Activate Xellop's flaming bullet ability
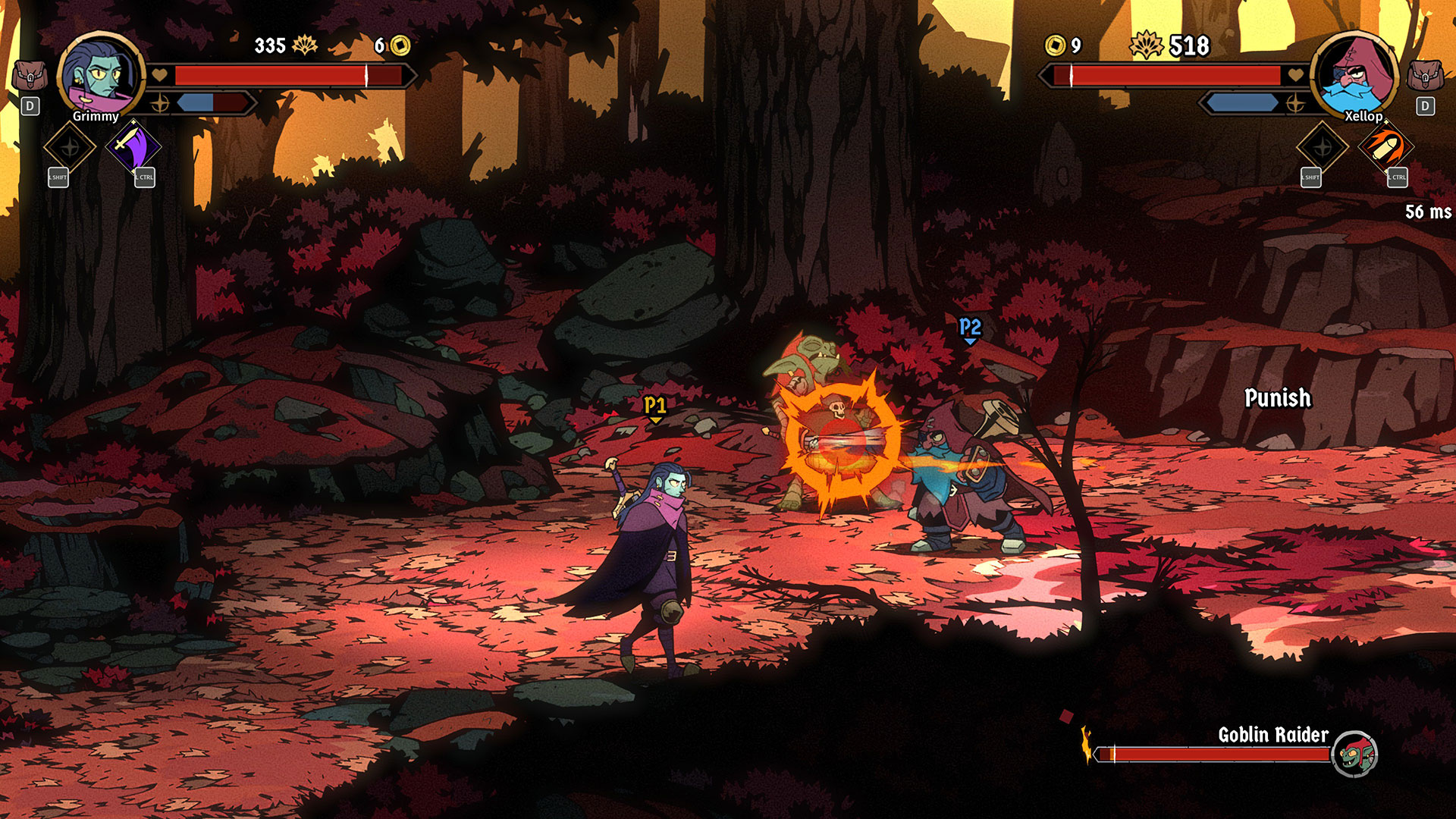1456x819 pixels. point(1386,146)
